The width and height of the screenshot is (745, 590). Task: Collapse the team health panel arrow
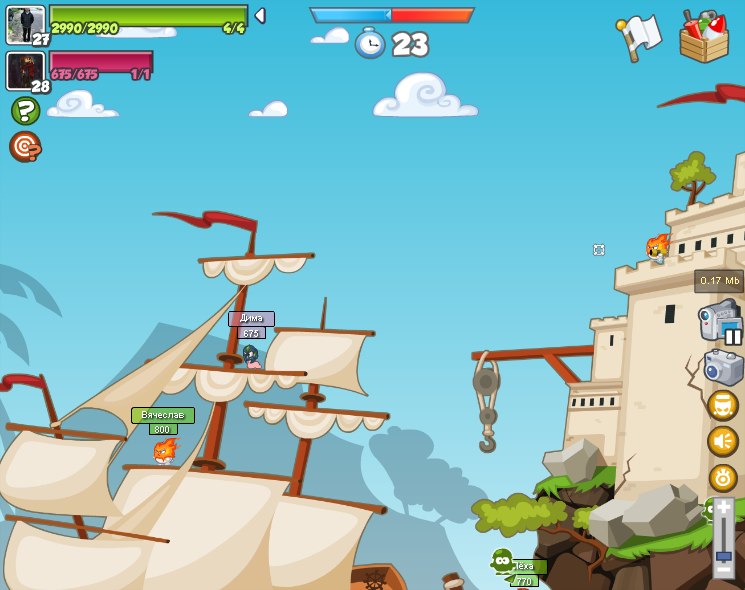(x=260, y=15)
